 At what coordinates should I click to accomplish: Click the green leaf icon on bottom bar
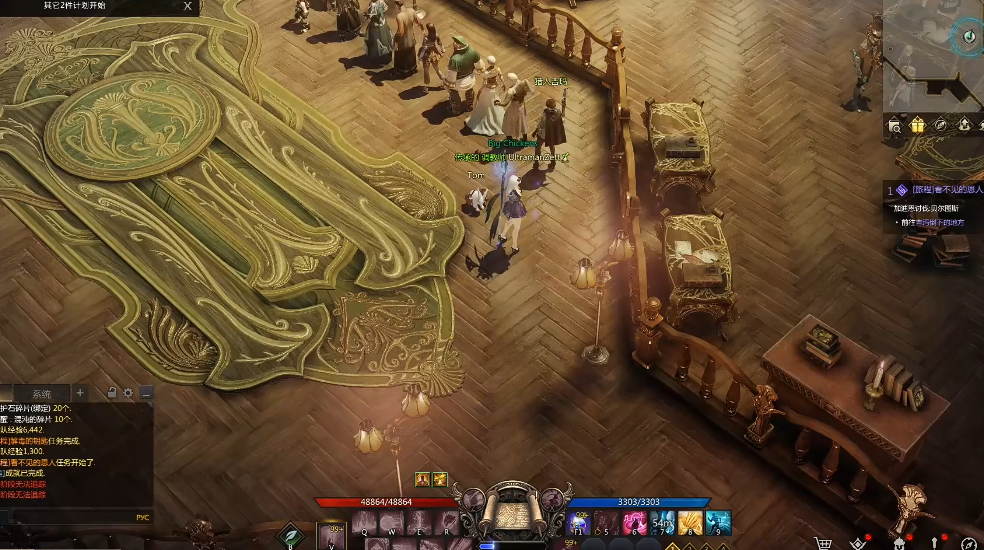(x=290, y=538)
